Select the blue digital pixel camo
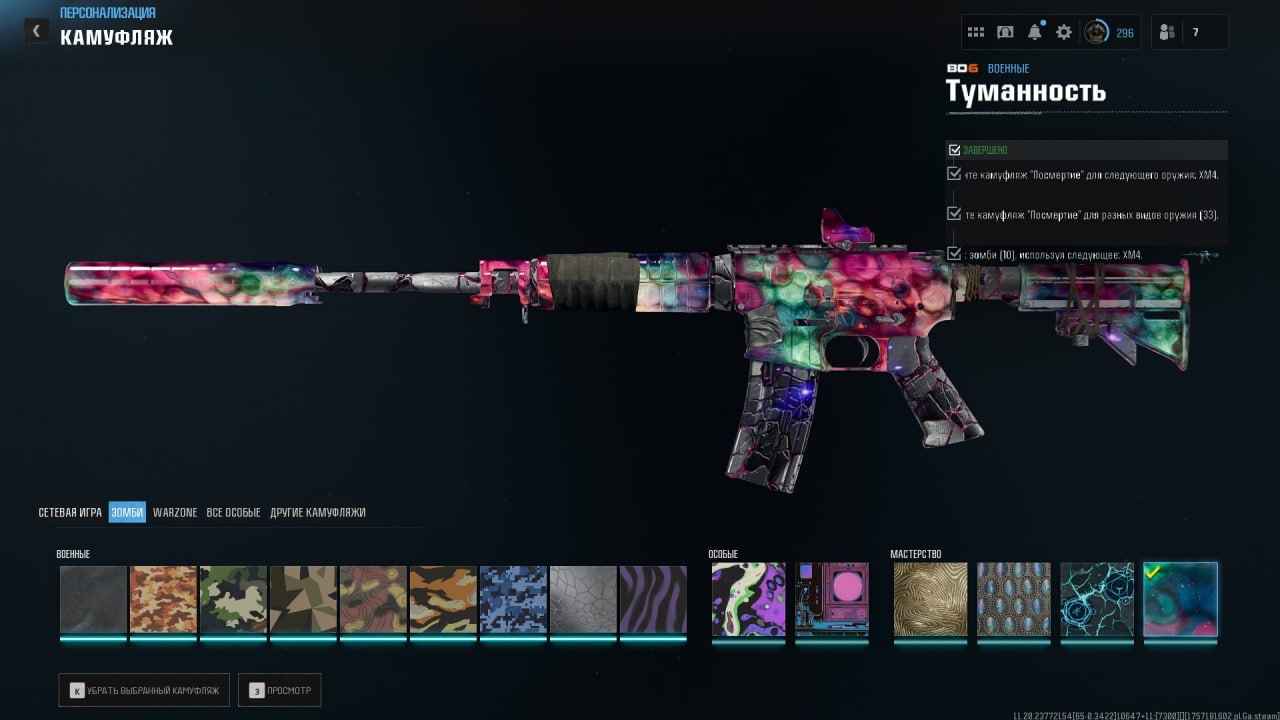The image size is (1280, 720). tap(513, 600)
